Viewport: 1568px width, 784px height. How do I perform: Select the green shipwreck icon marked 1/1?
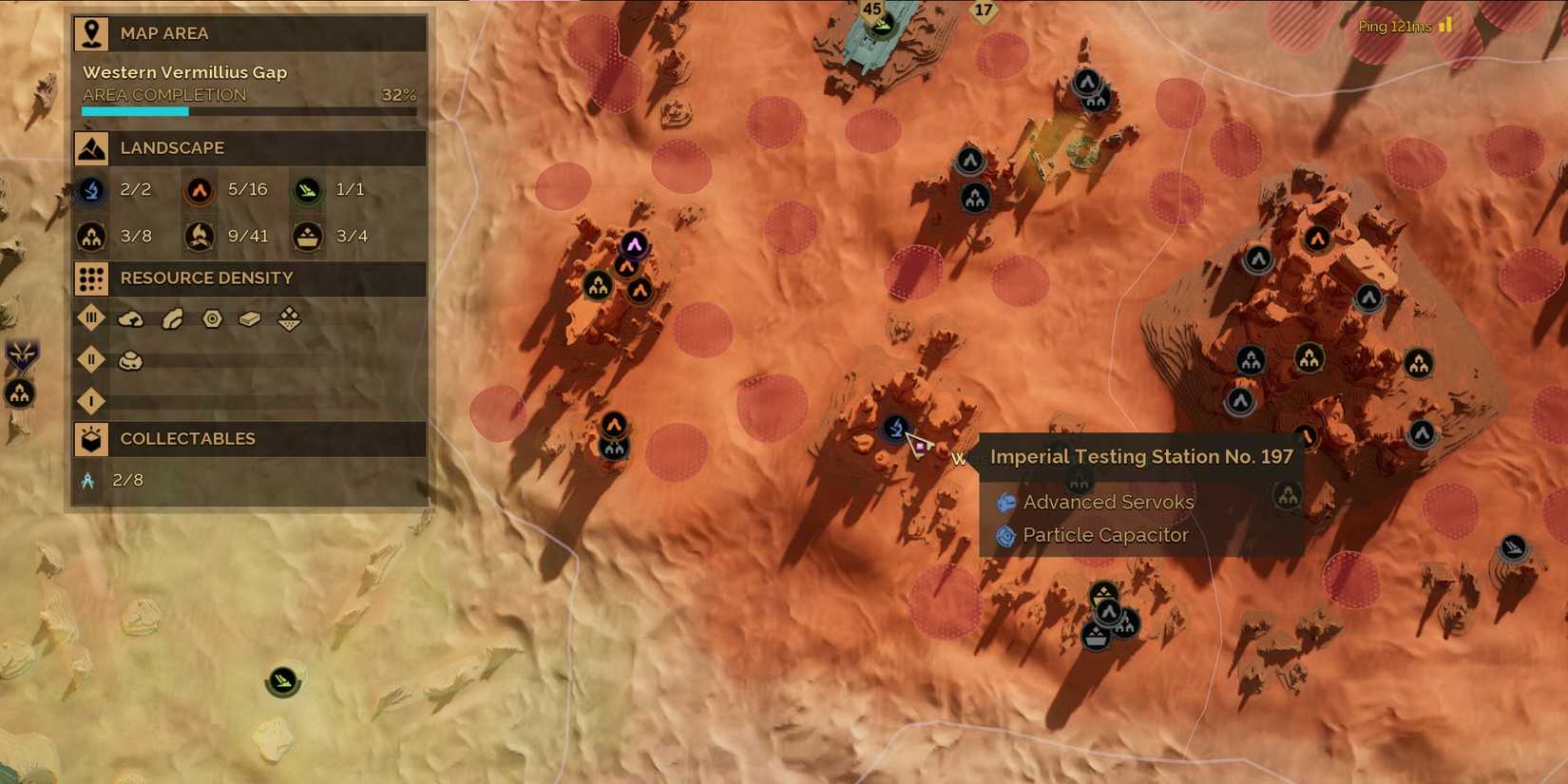306,189
